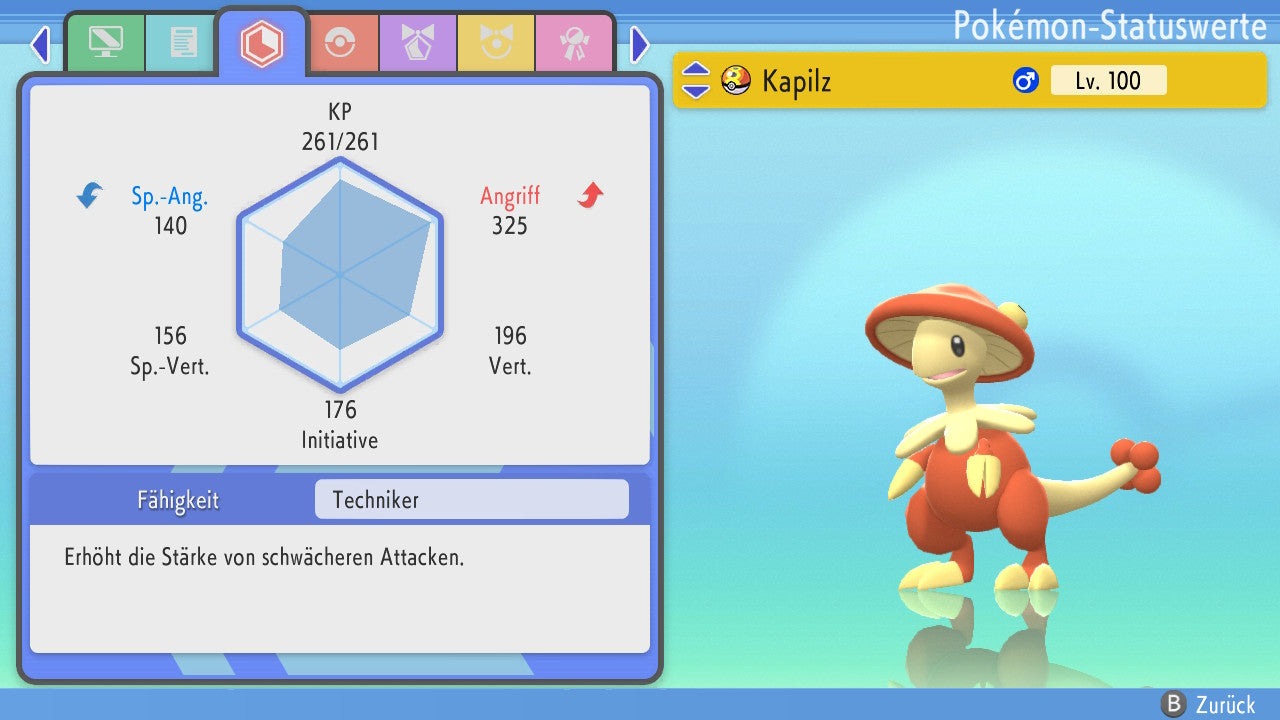The image size is (1280, 720).
Task: Toggle the up-down arrows next to Kapilz
Action: click(x=696, y=80)
